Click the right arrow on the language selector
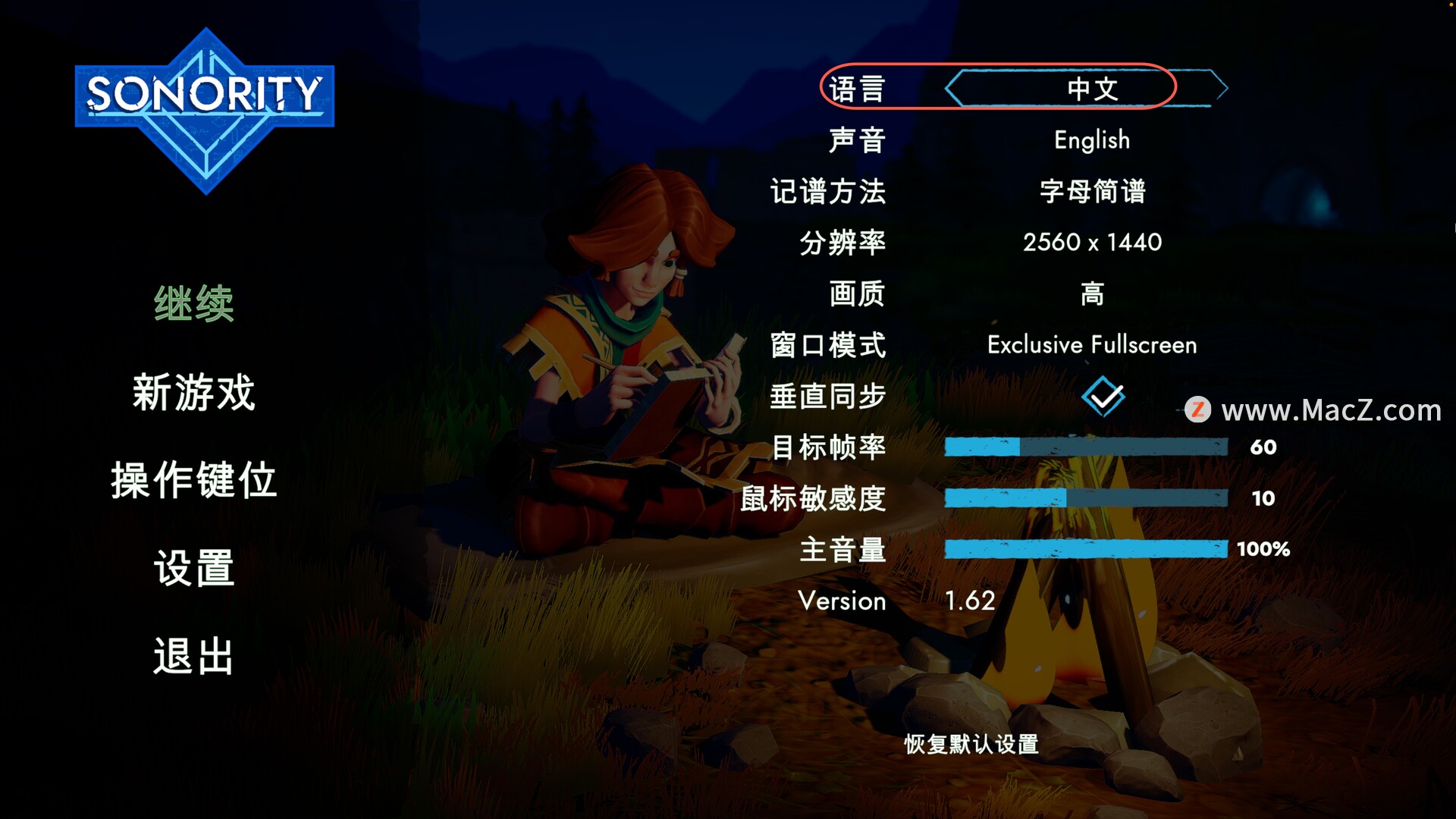 tap(1219, 88)
